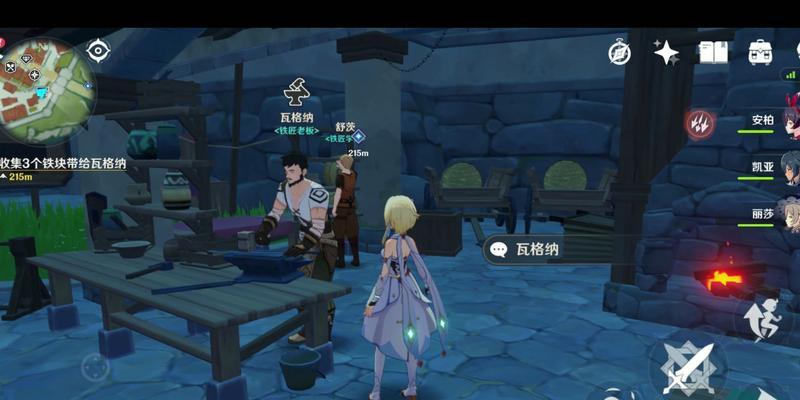
Task: Open the backpack inventory
Action: (x=760, y=52)
